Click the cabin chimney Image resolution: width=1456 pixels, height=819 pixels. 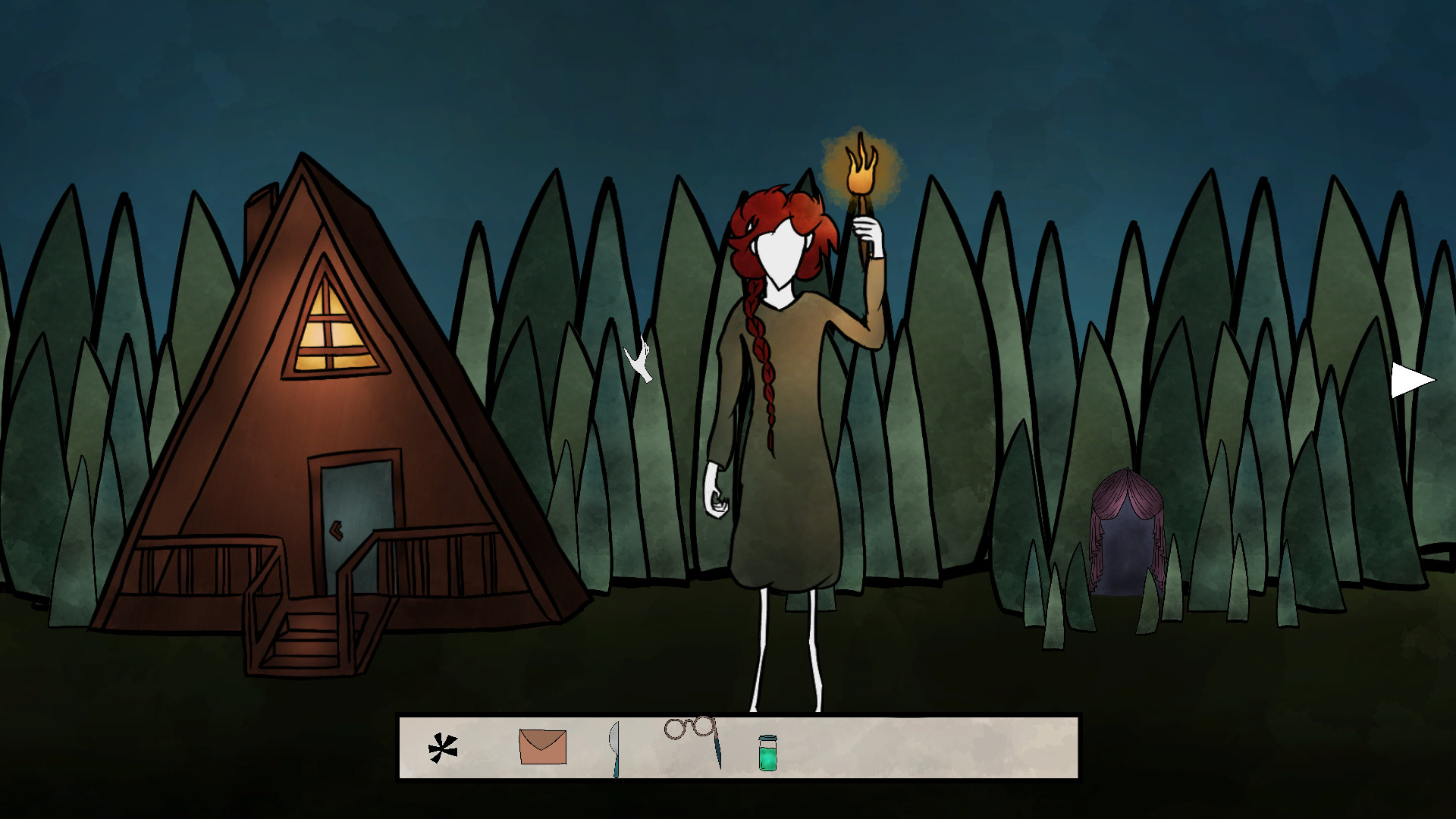(258, 216)
